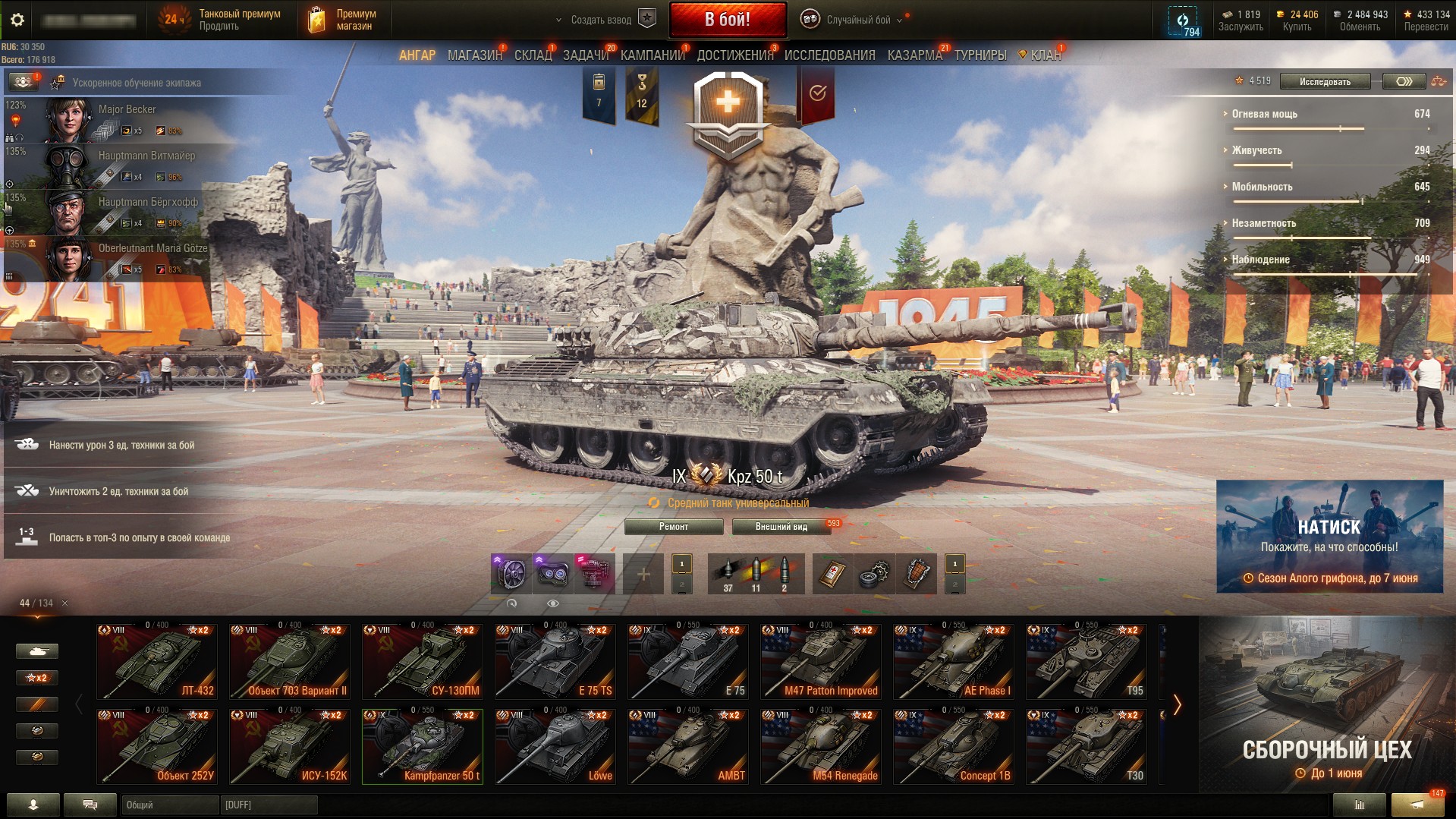
Task: Open the Внешний вид customization
Action: [781, 527]
